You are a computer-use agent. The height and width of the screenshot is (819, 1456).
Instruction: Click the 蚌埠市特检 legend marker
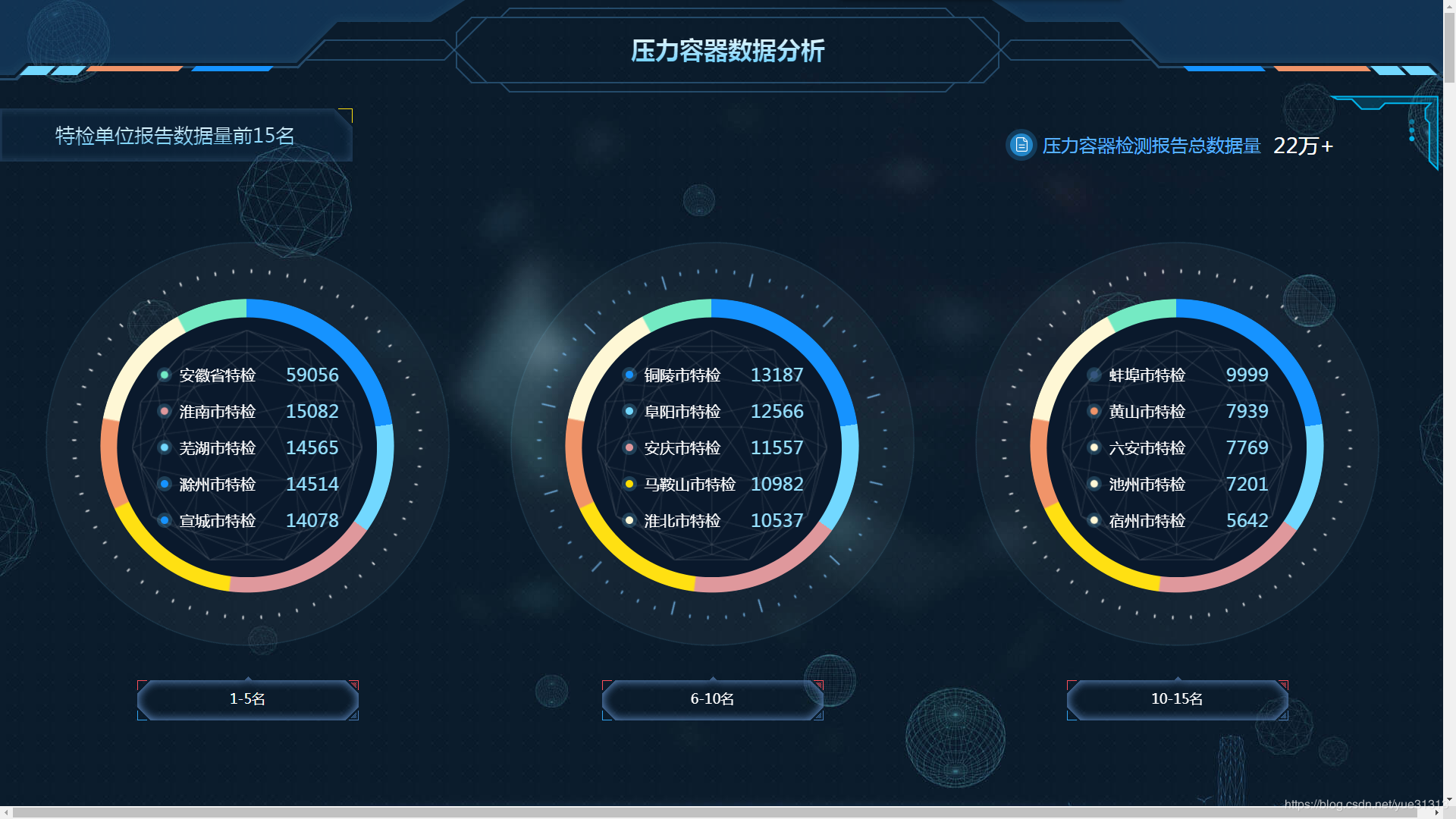1093,375
